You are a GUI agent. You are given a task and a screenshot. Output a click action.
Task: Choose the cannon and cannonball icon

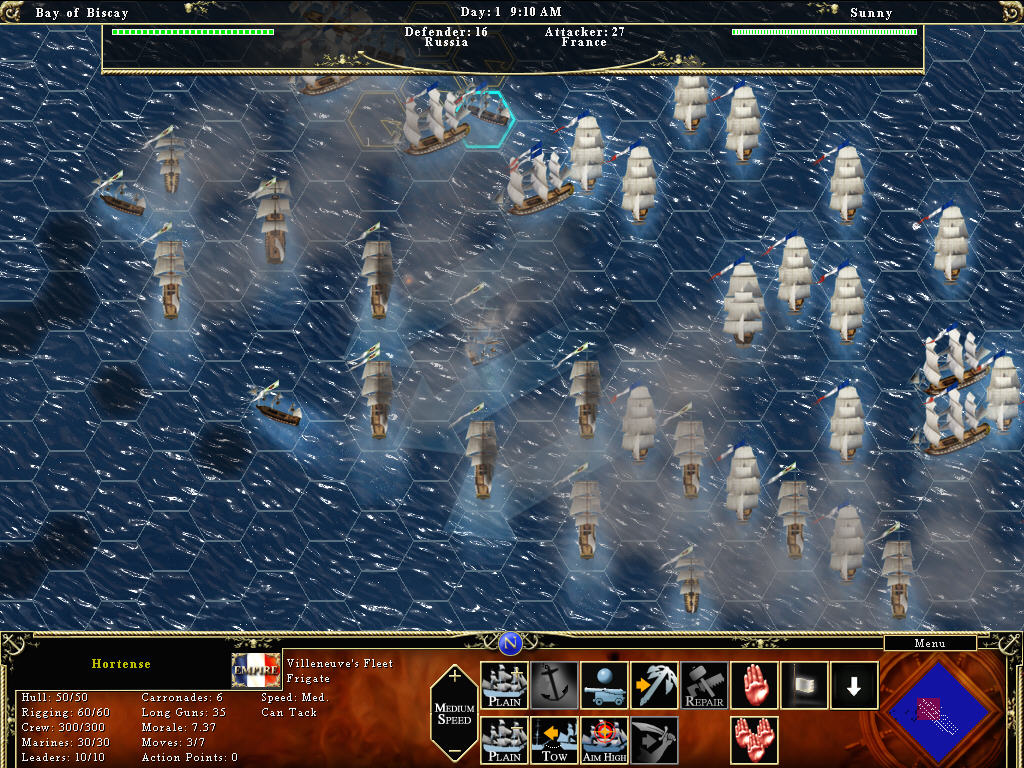[x=604, y=686]
